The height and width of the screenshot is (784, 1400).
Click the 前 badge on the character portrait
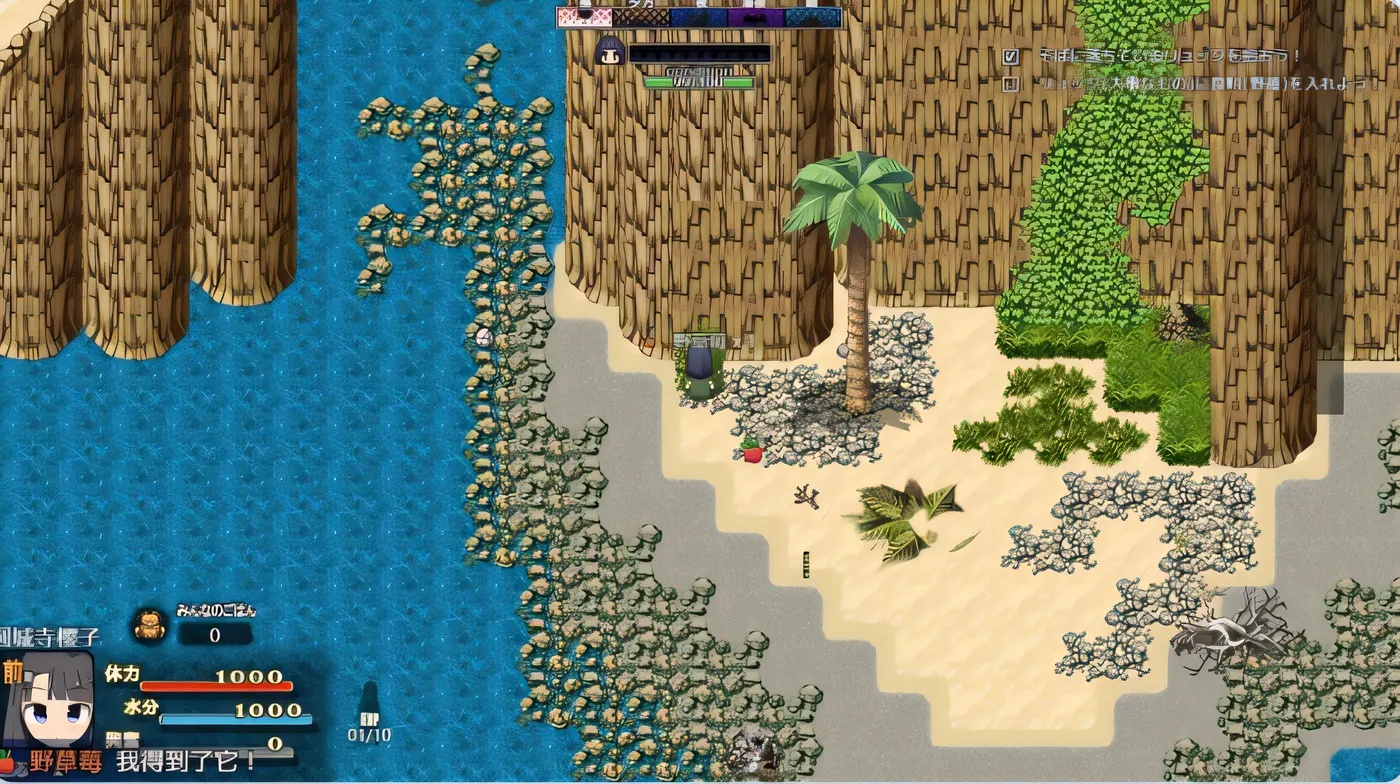(x=14, y=670)
